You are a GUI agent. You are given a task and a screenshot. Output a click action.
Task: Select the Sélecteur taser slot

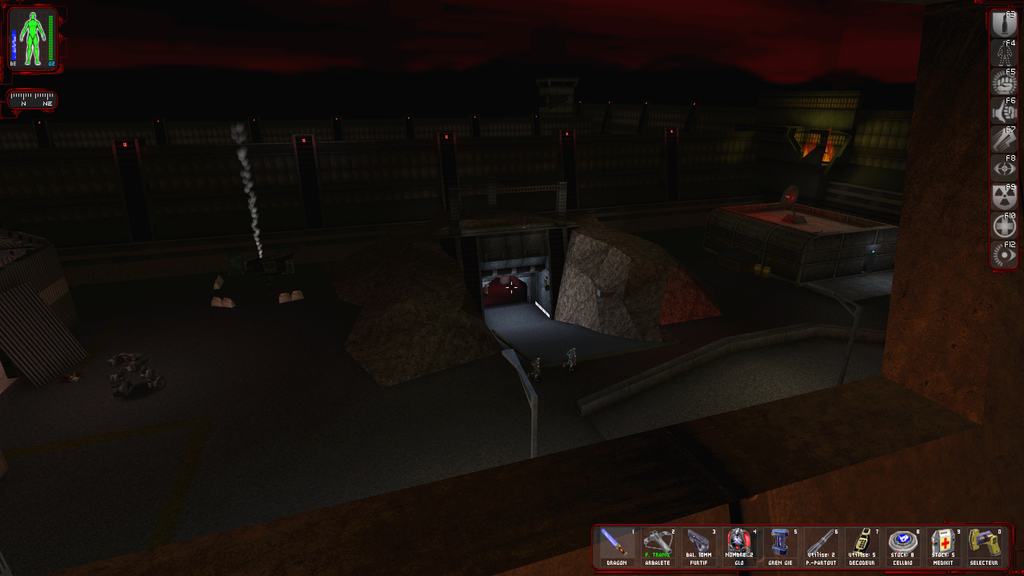pyautogui.click(x=984, y=546)
